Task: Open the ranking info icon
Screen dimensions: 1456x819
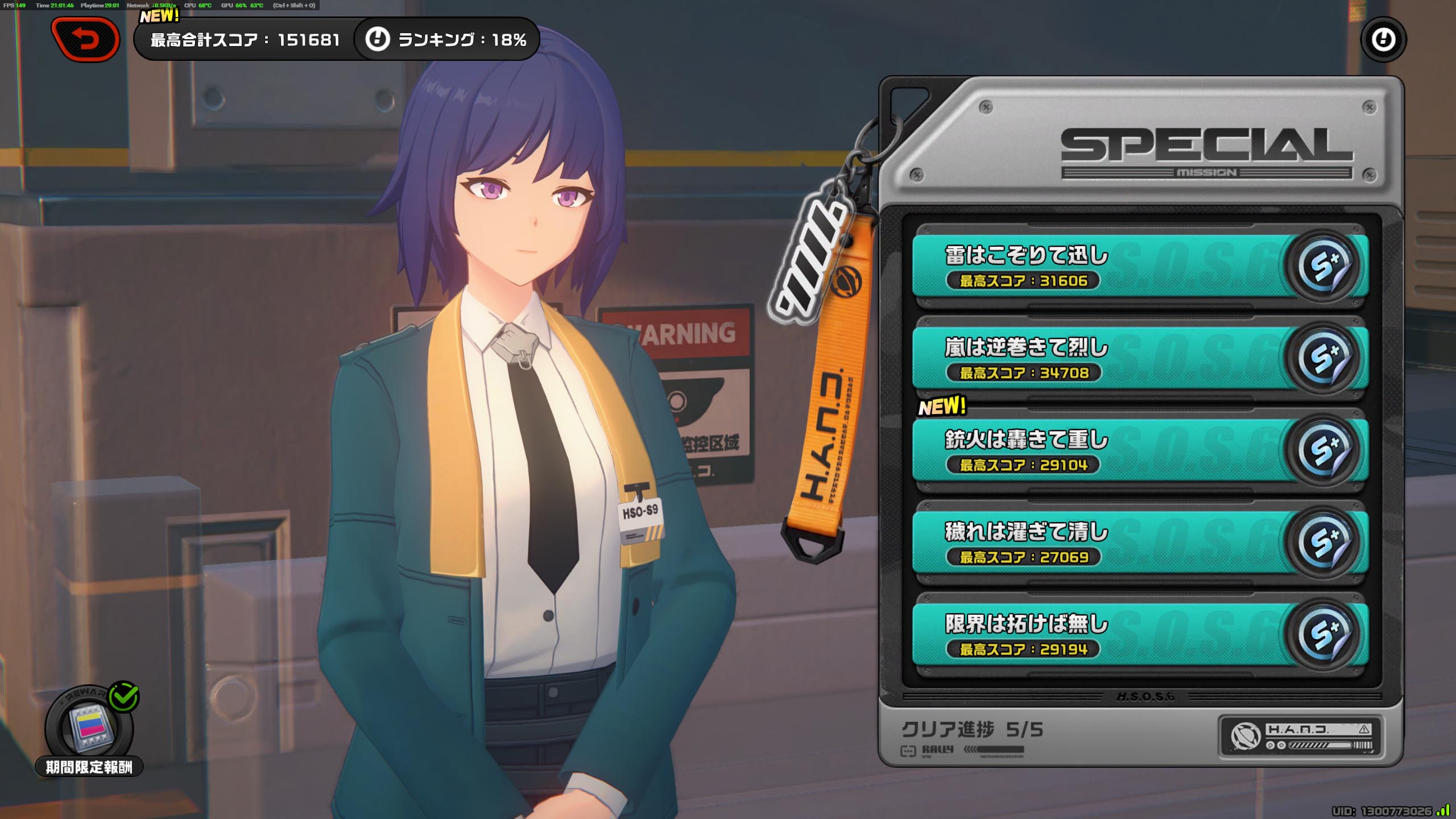Action: point(377,39)
